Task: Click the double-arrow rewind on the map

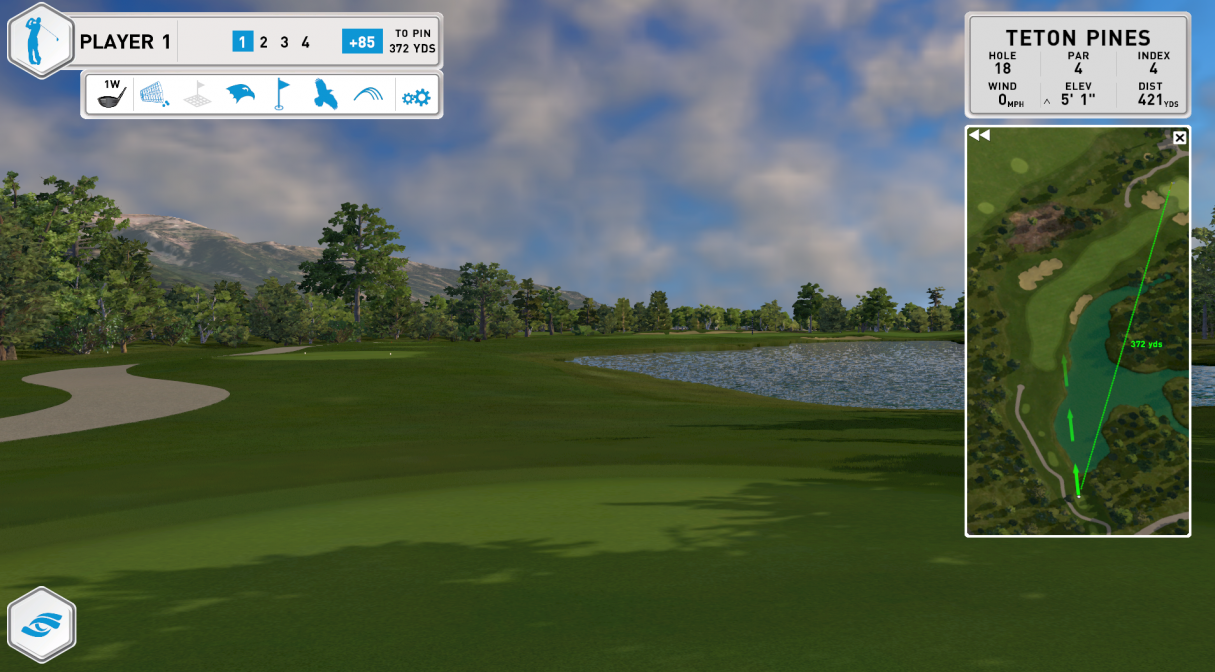Action: coord(979,136)
